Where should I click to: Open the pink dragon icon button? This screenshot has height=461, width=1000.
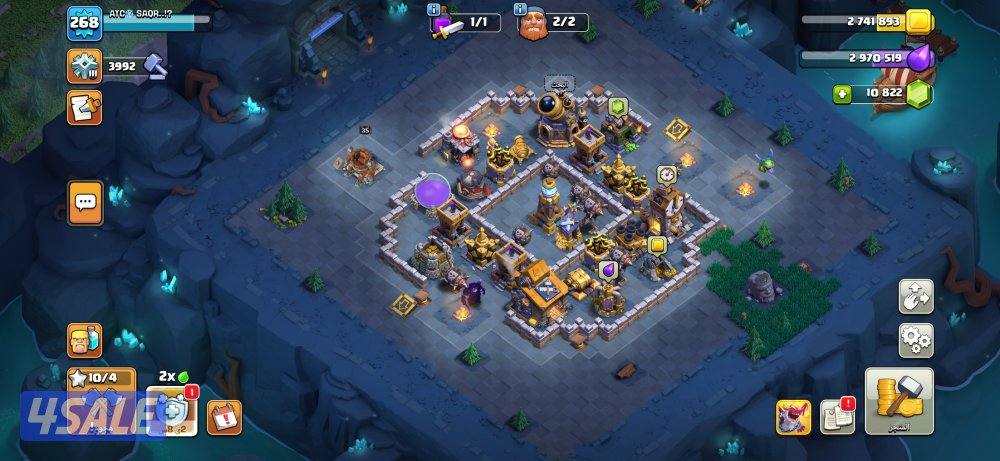793,417
